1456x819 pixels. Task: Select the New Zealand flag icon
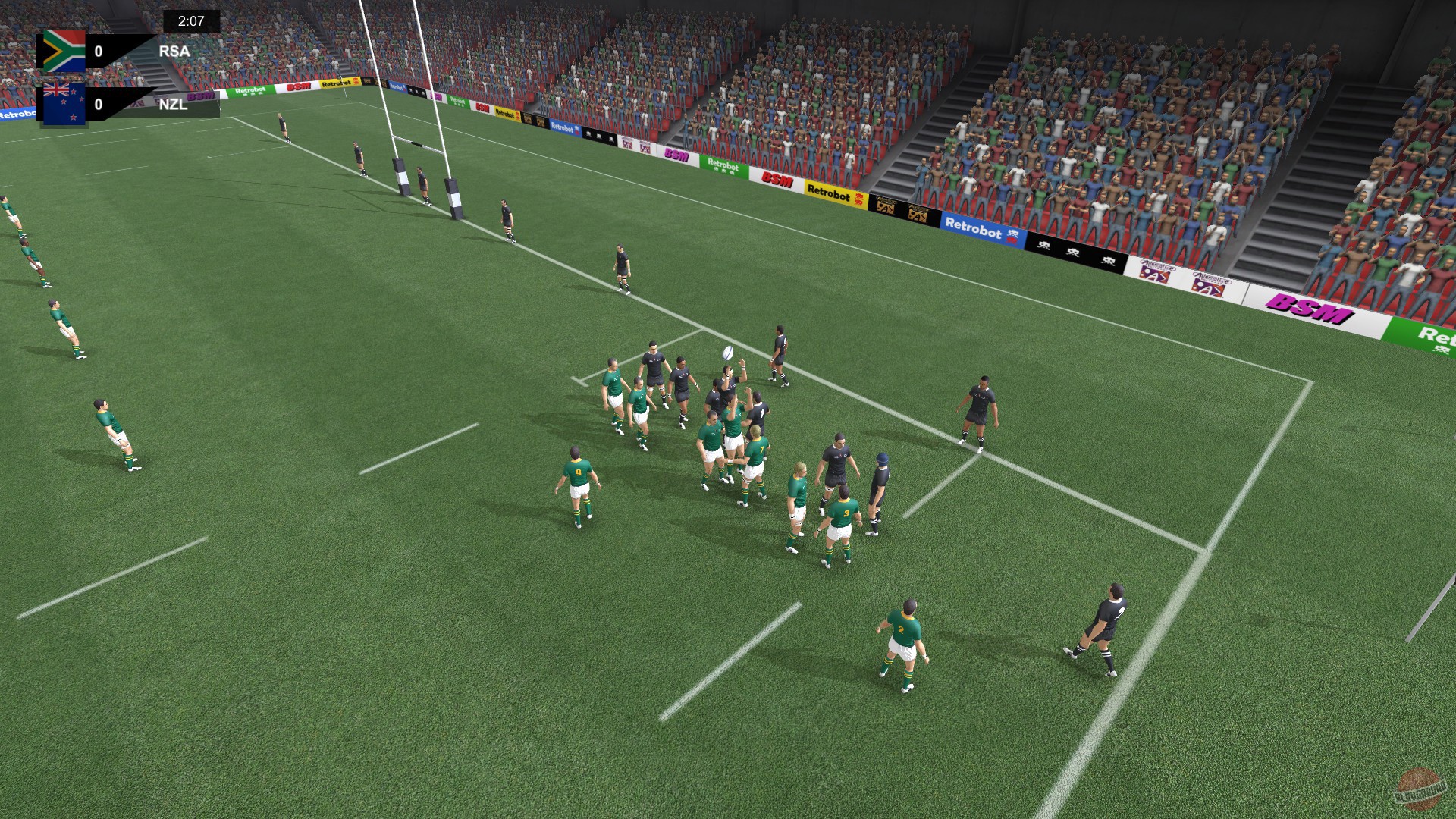pos(64,104)
